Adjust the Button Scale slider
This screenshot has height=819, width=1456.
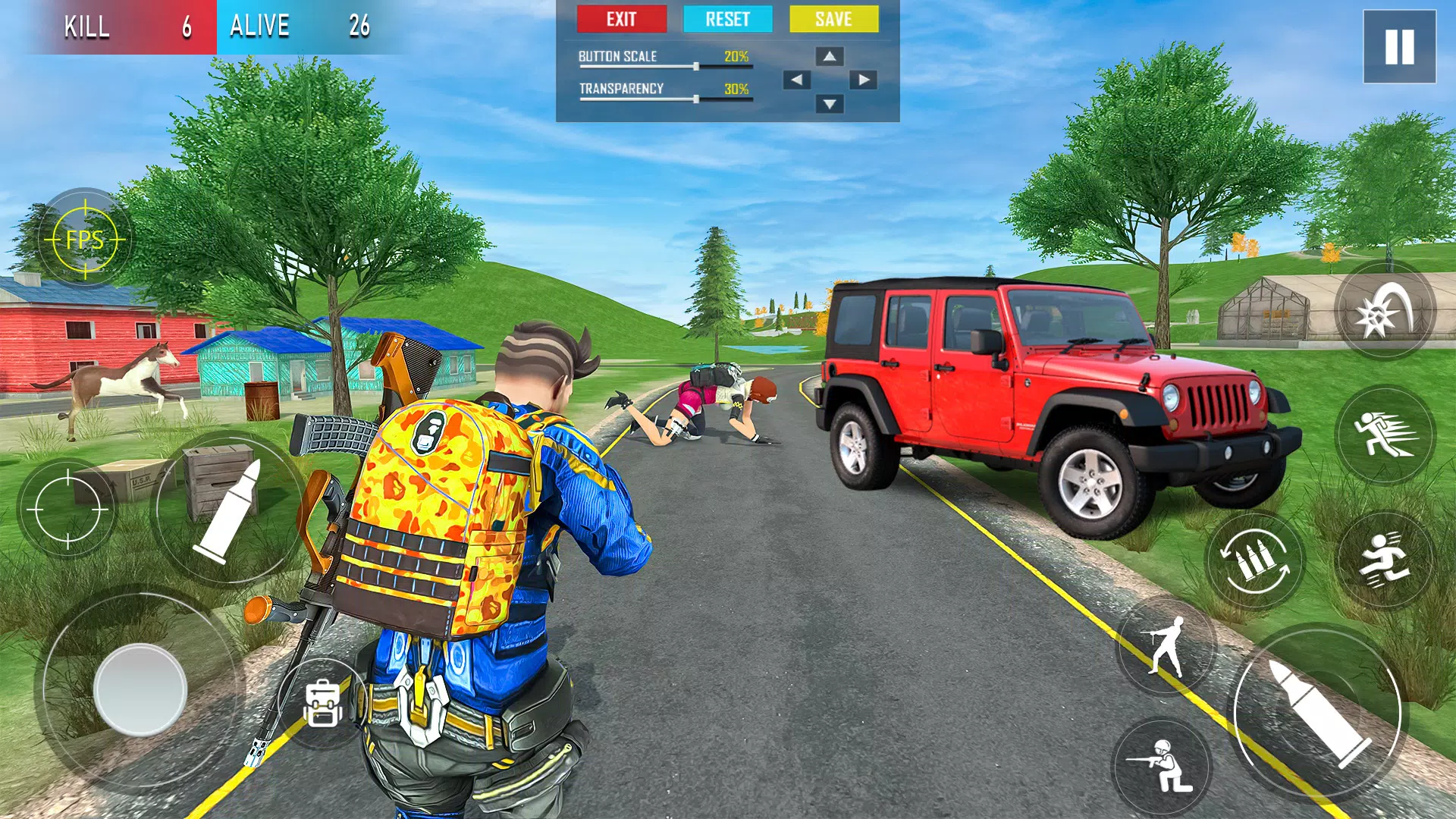tap(698, 67)
